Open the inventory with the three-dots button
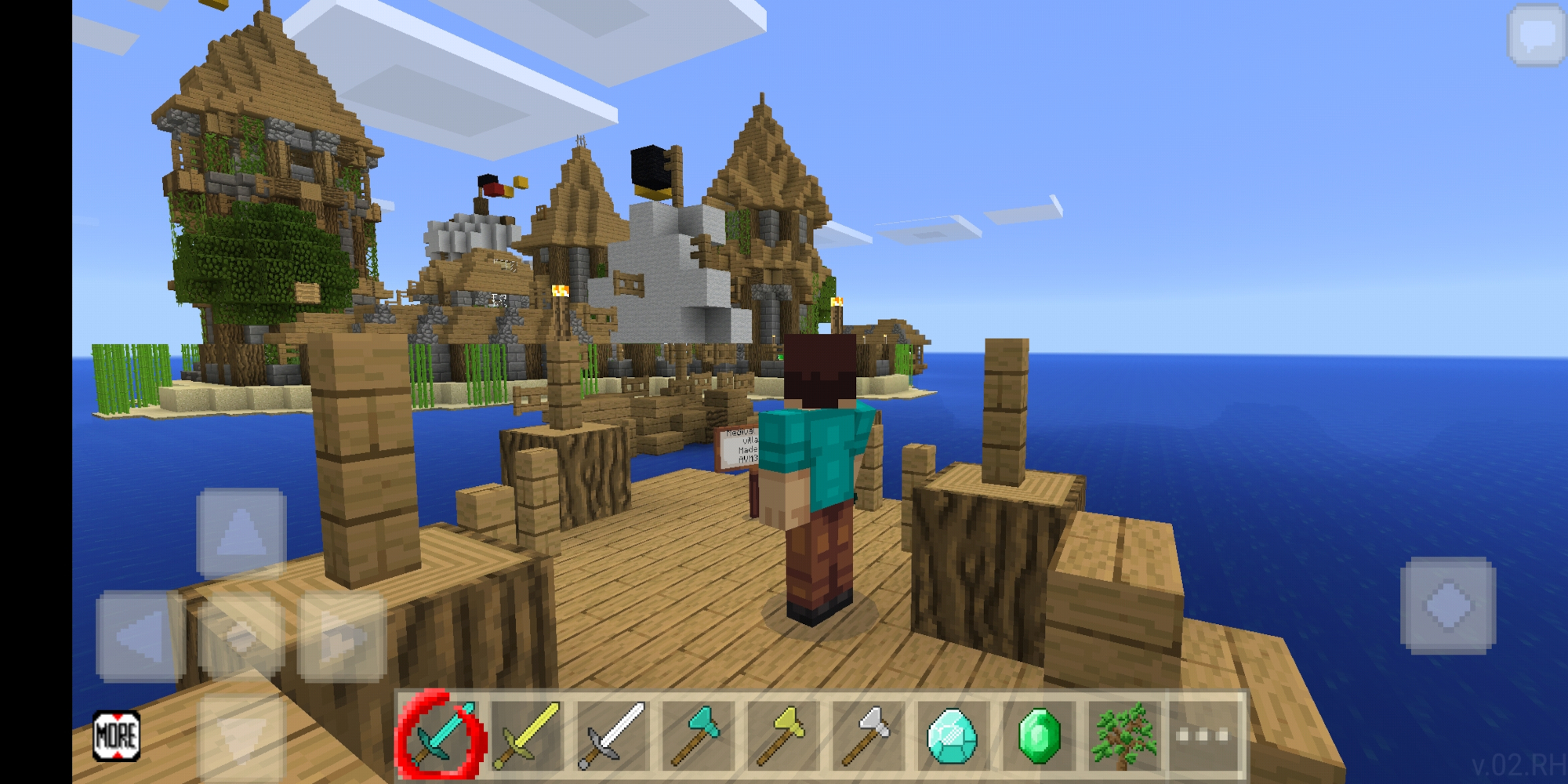Screen dimensions: 1568x784 click(1203, 735)
